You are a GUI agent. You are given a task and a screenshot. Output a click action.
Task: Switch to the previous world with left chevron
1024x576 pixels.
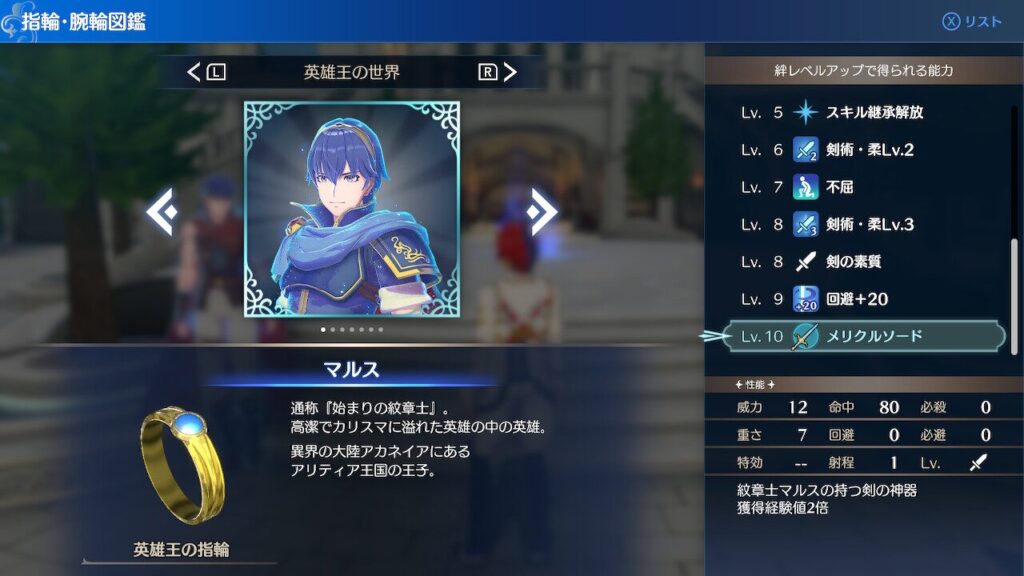pyautogui.click(x=195, y=72)
